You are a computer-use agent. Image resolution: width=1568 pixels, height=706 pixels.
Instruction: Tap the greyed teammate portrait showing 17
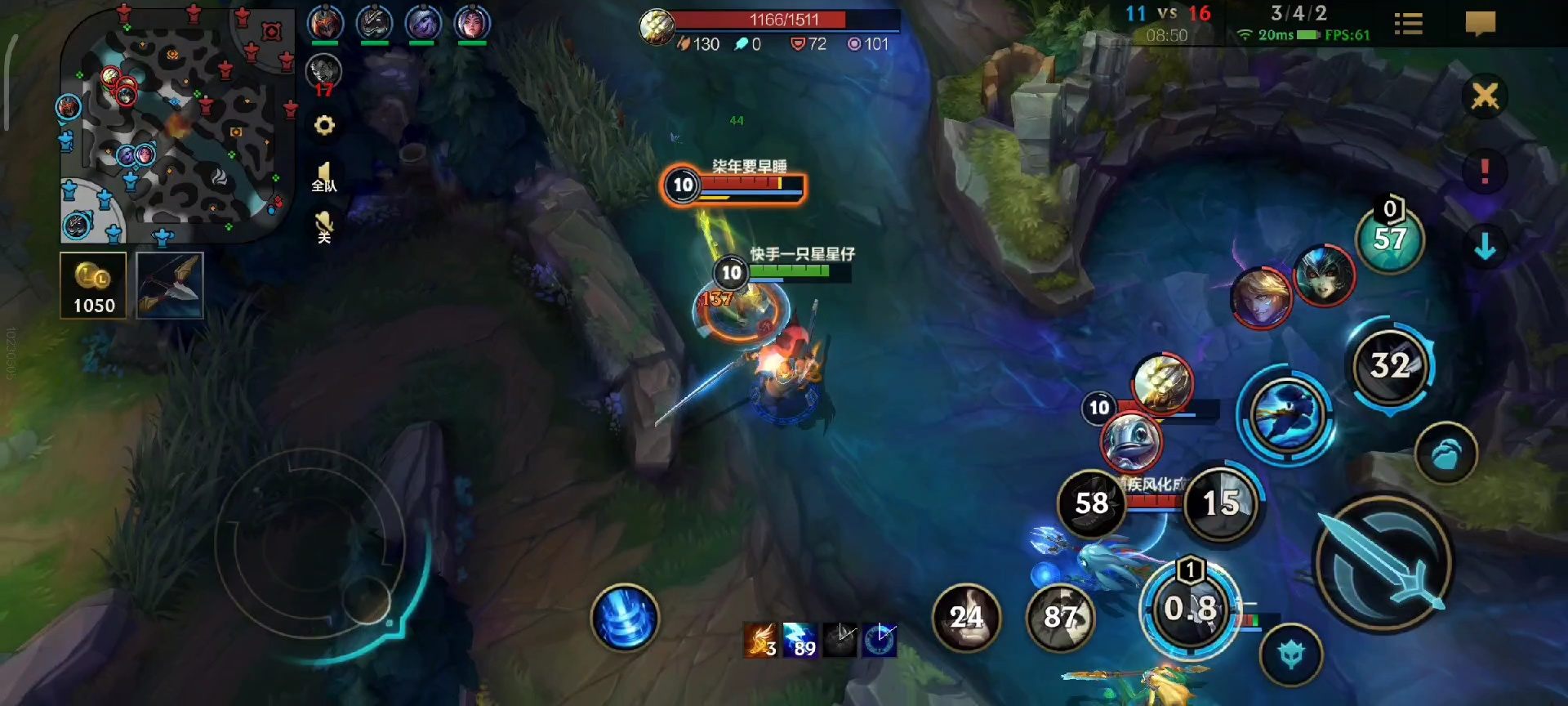[x=325, y=72]
